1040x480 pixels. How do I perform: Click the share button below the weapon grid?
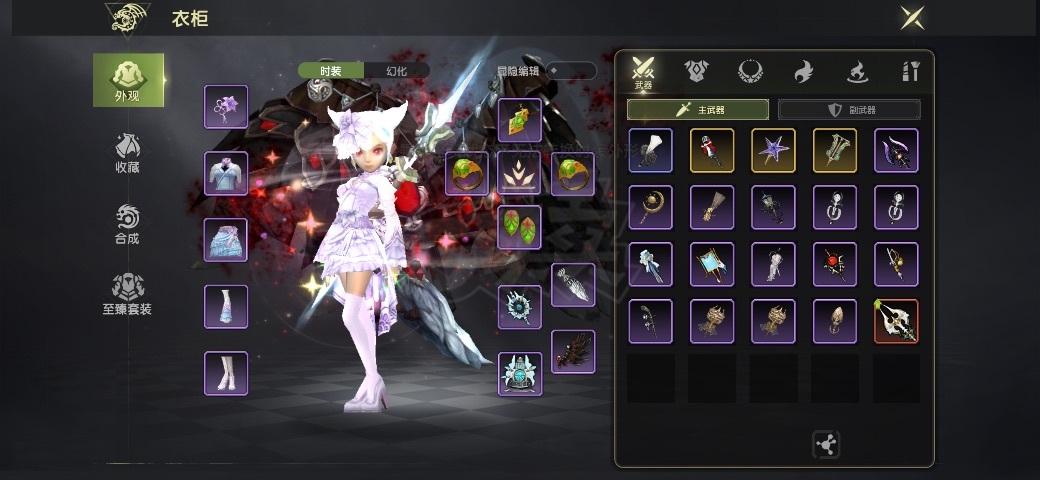[x=827, y=445]
